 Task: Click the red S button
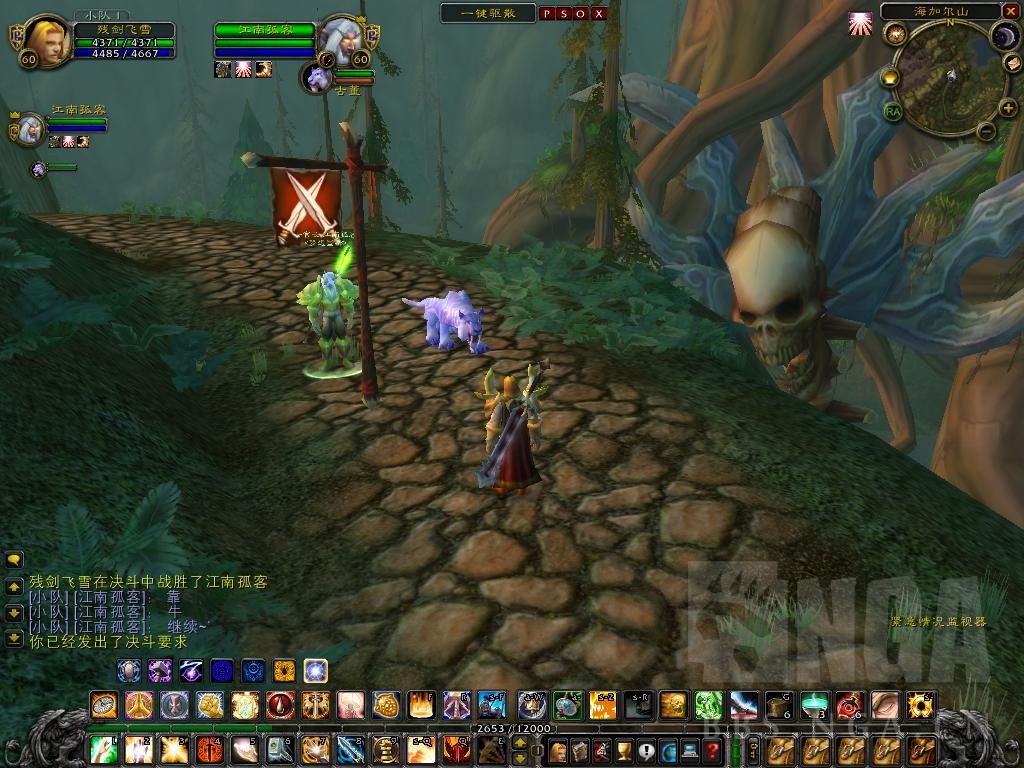[564, 14]
